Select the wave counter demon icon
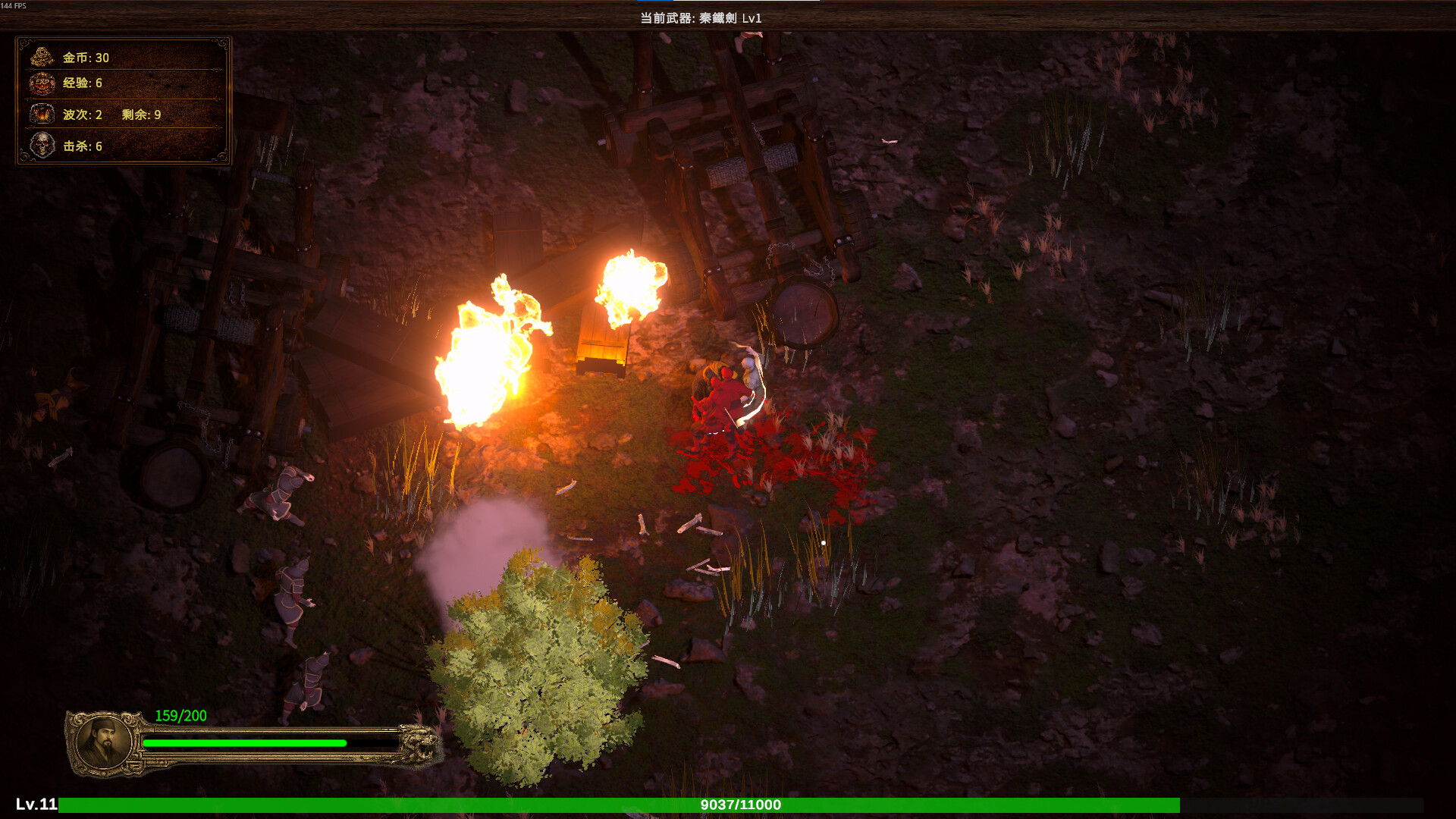Screen dimensions: 1456x819 (x=42, y=114)
